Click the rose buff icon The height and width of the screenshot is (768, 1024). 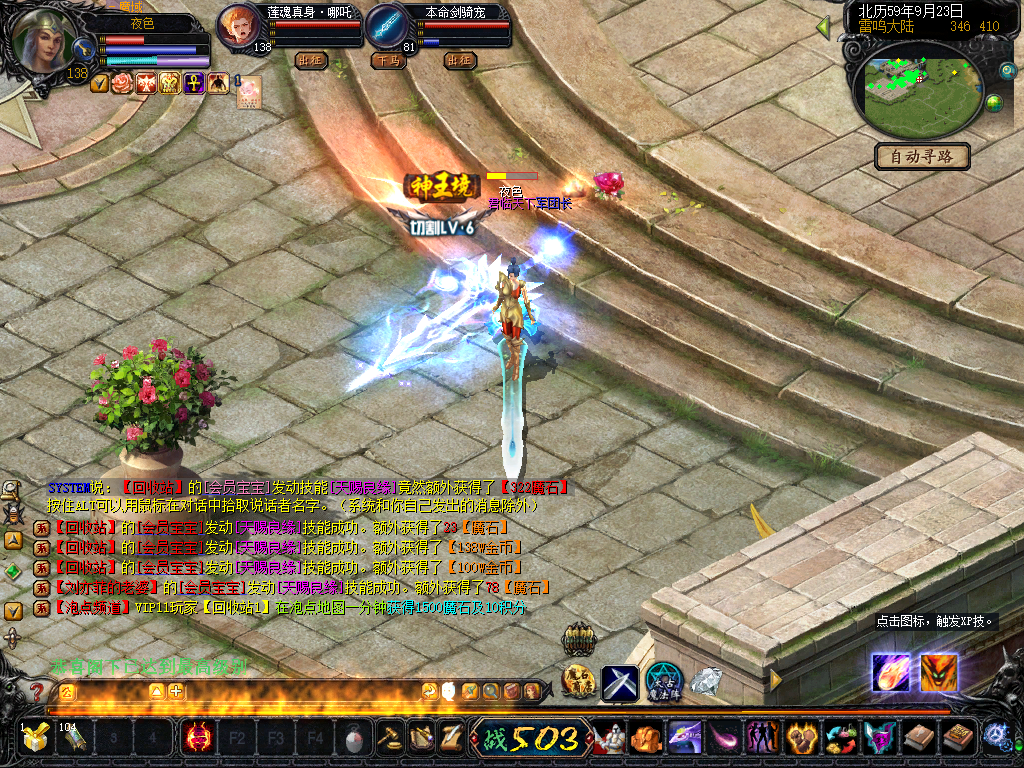coord(121,83)
